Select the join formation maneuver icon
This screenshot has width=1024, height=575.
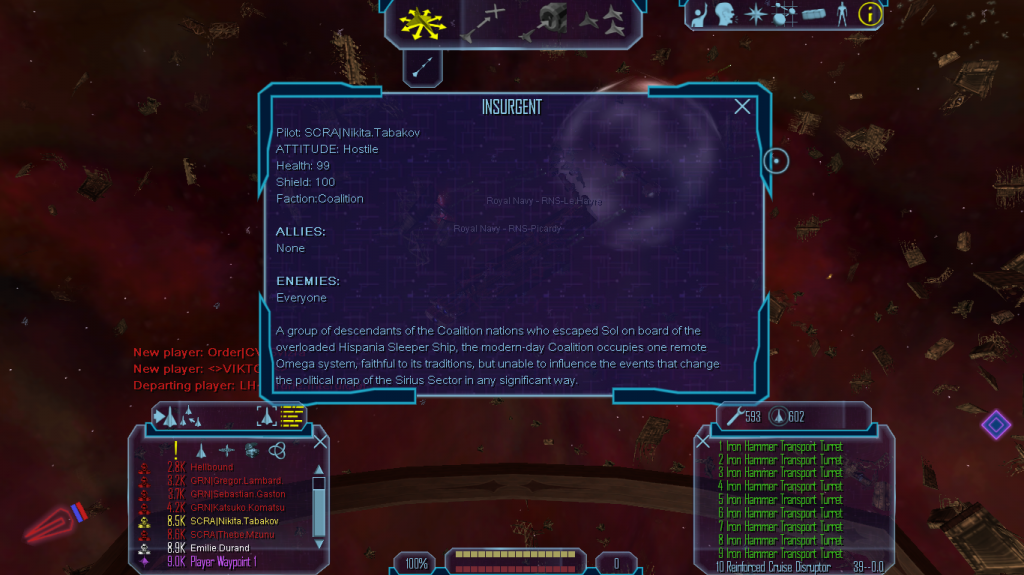[602, 18]
